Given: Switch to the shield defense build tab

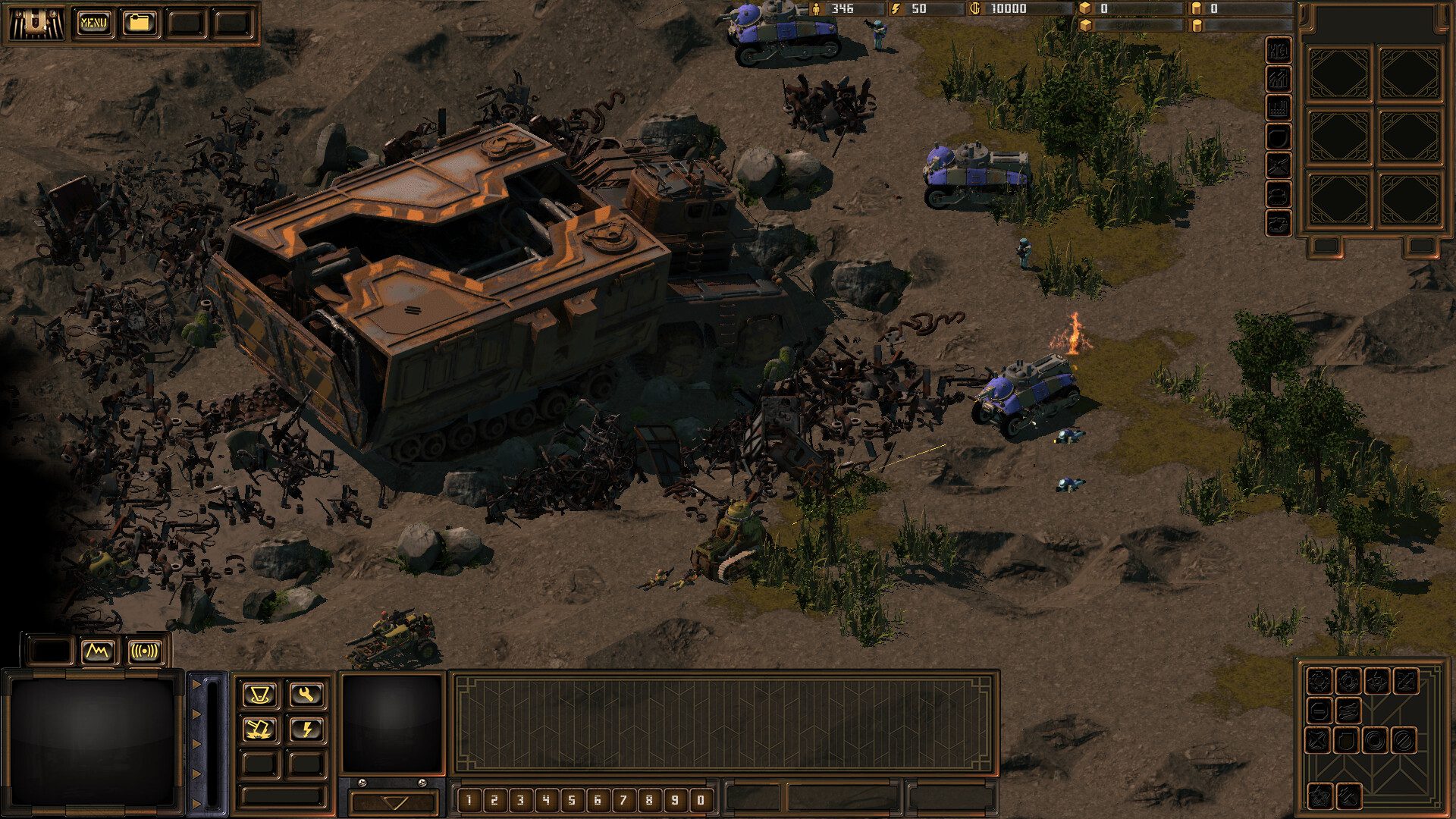Looking at the screenshot, I should 1279,136.
